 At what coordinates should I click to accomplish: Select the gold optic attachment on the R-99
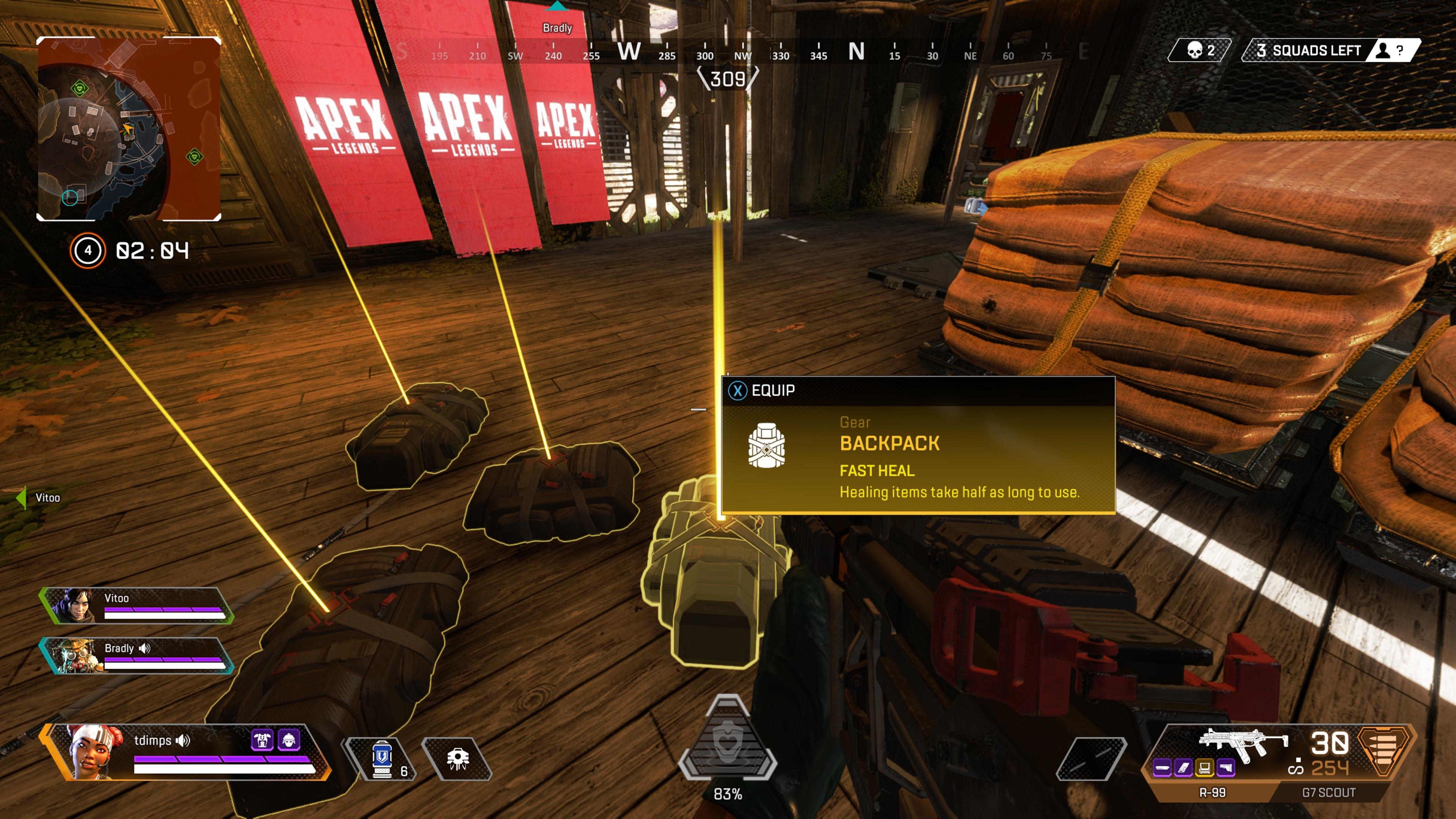click(x=1204, y=768)
